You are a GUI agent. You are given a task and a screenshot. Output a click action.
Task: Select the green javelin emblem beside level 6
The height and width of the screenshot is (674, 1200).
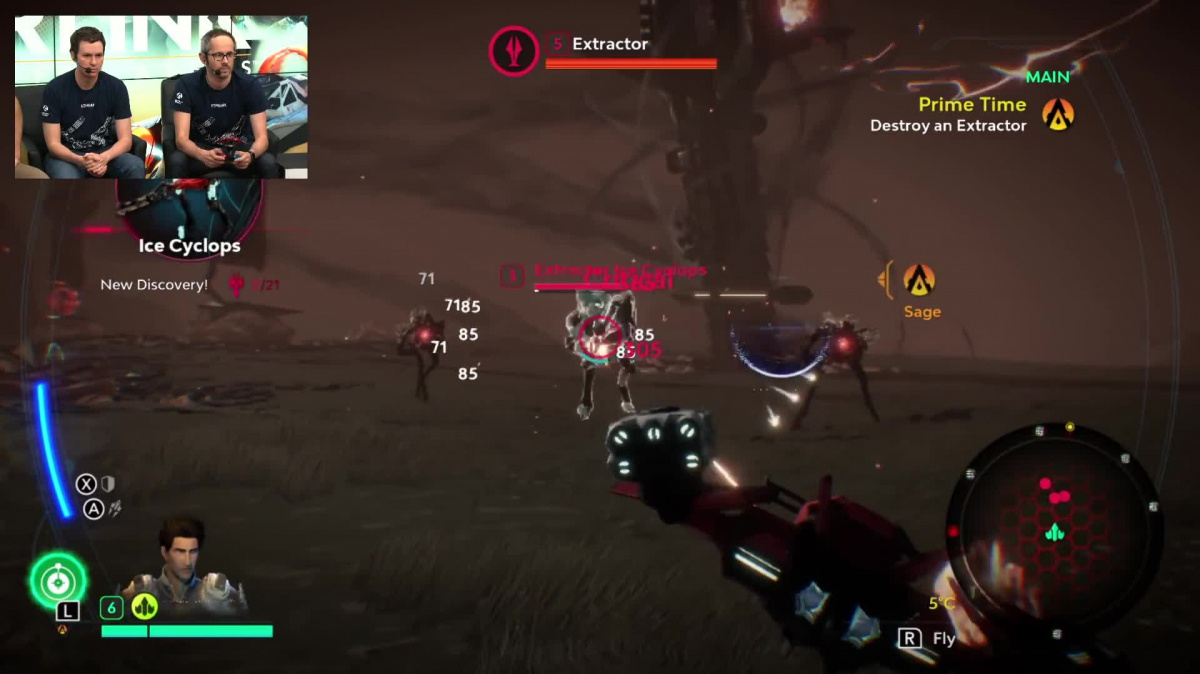(145, 607)
